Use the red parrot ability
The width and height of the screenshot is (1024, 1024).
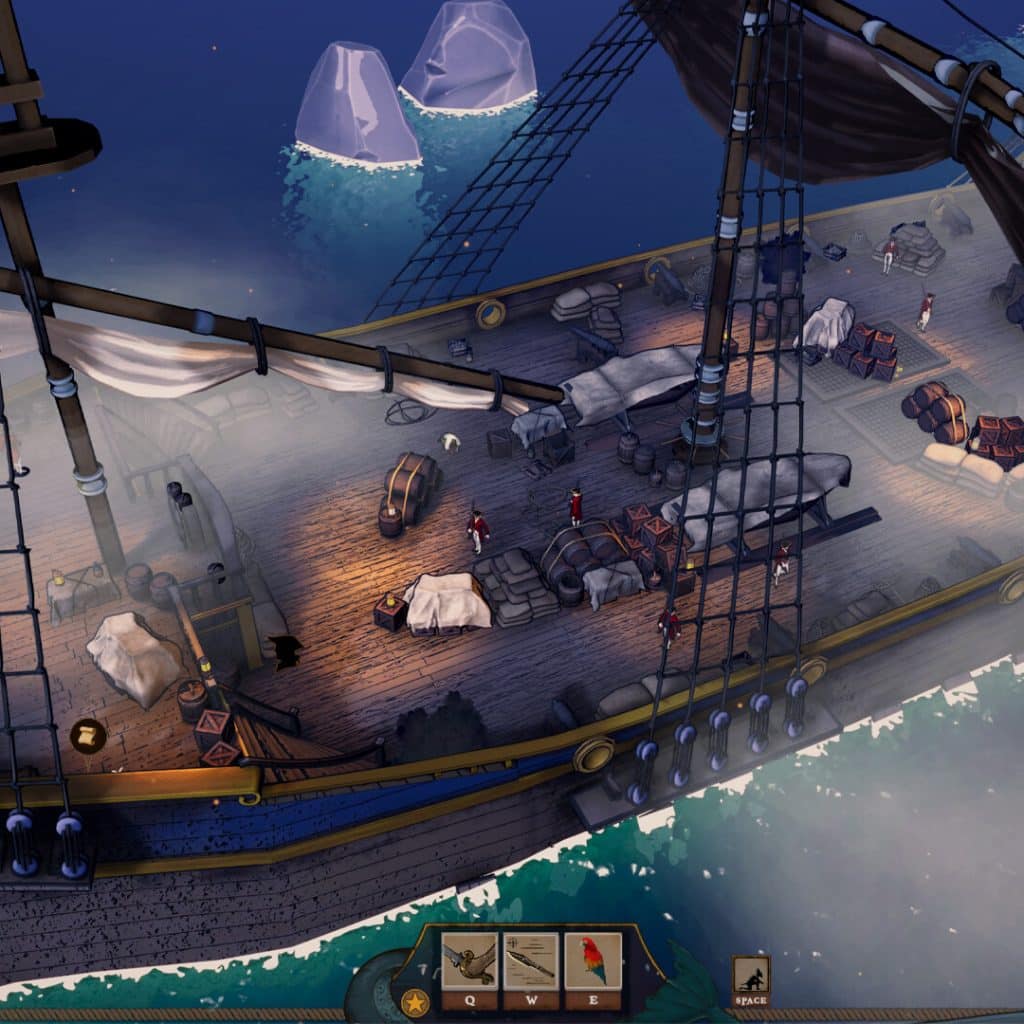click(593, 962)
